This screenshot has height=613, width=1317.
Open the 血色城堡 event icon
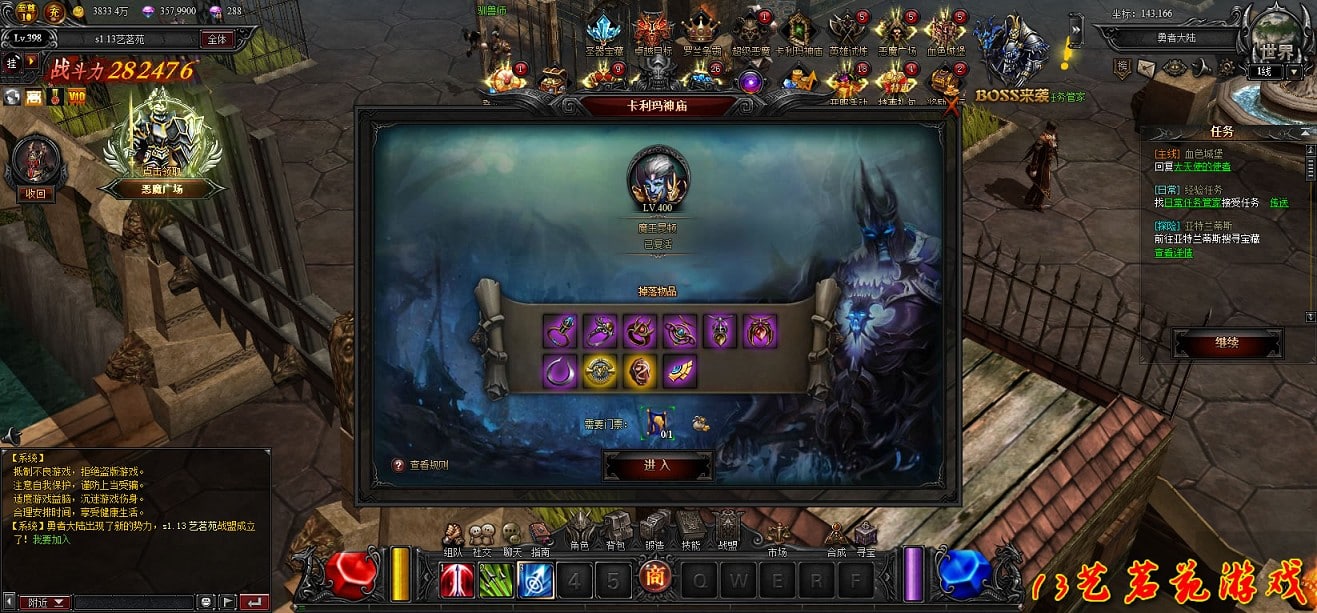(x=945, y=31)
